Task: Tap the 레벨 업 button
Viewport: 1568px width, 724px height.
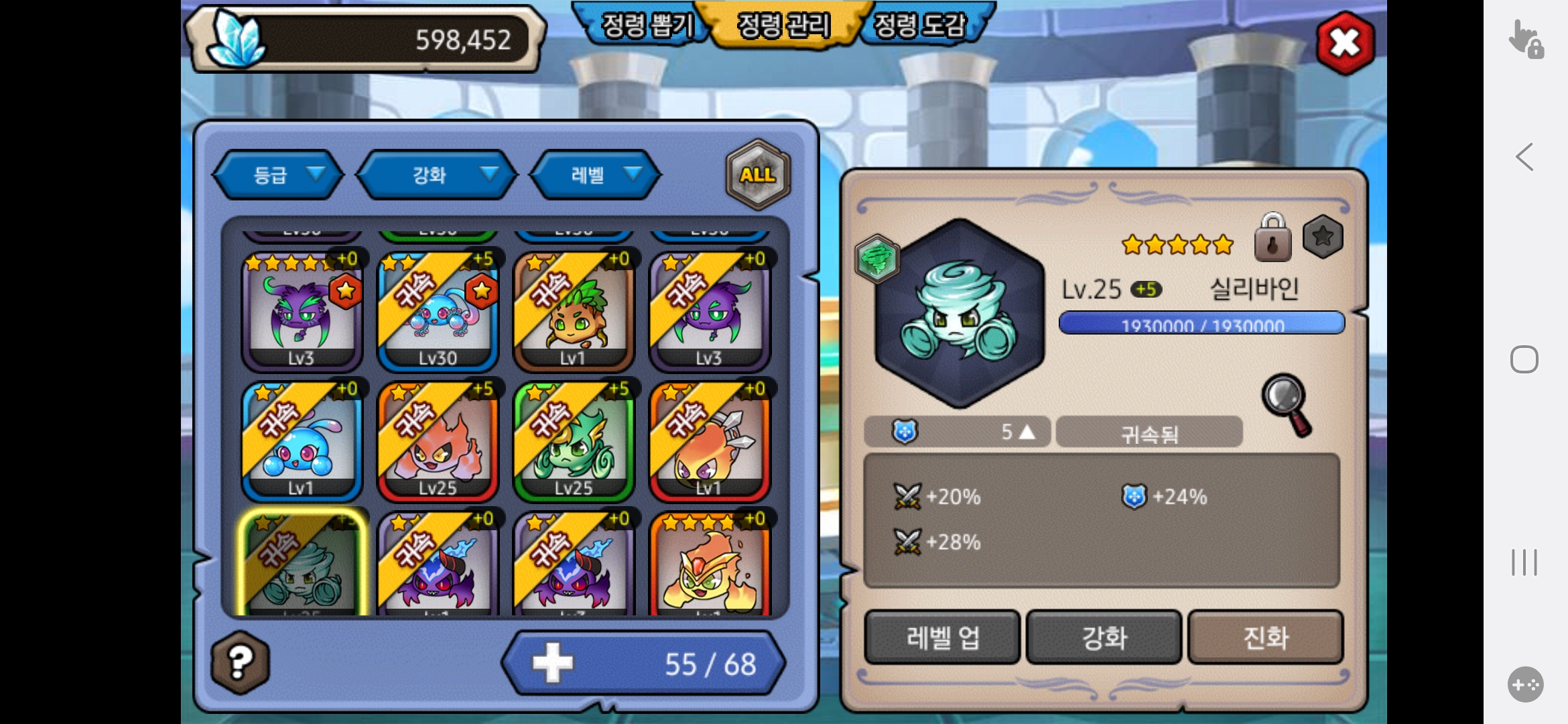Action: coord(942,637)
